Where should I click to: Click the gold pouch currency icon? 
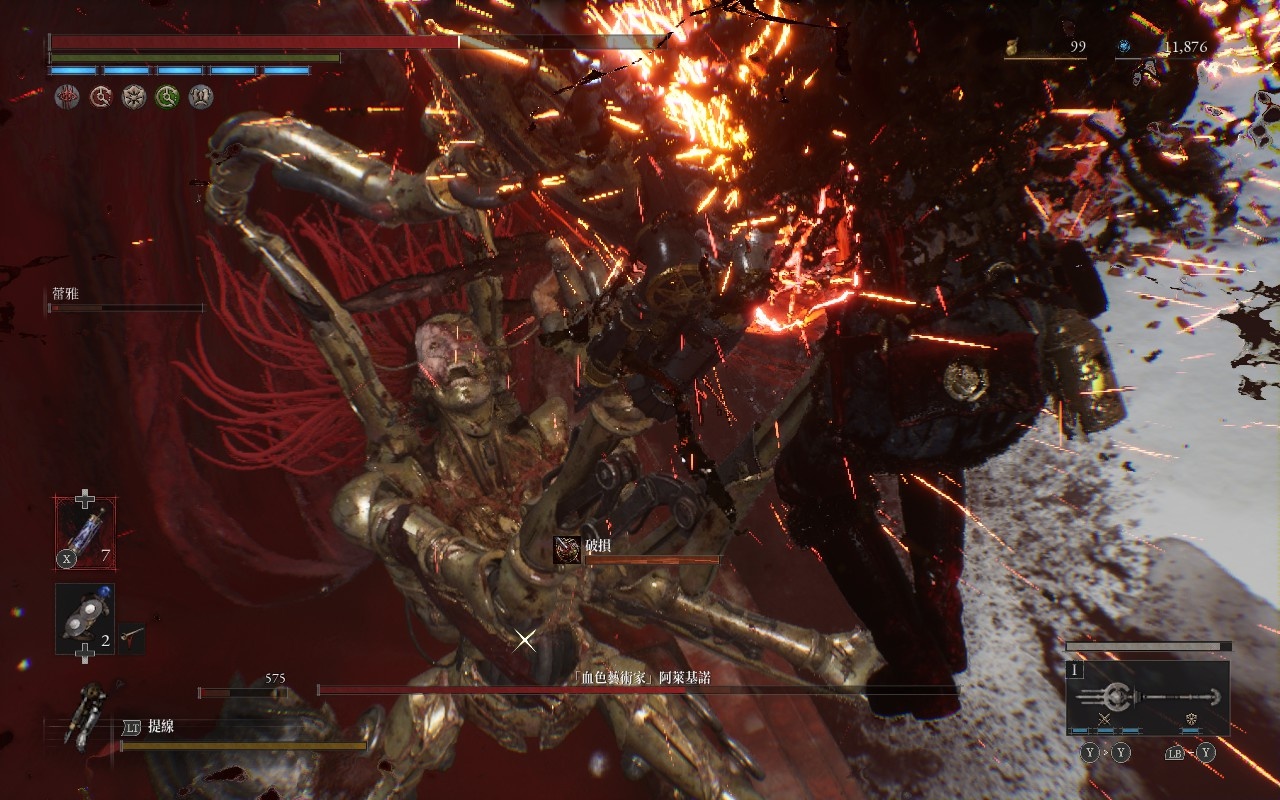(x=1011, y=46)
